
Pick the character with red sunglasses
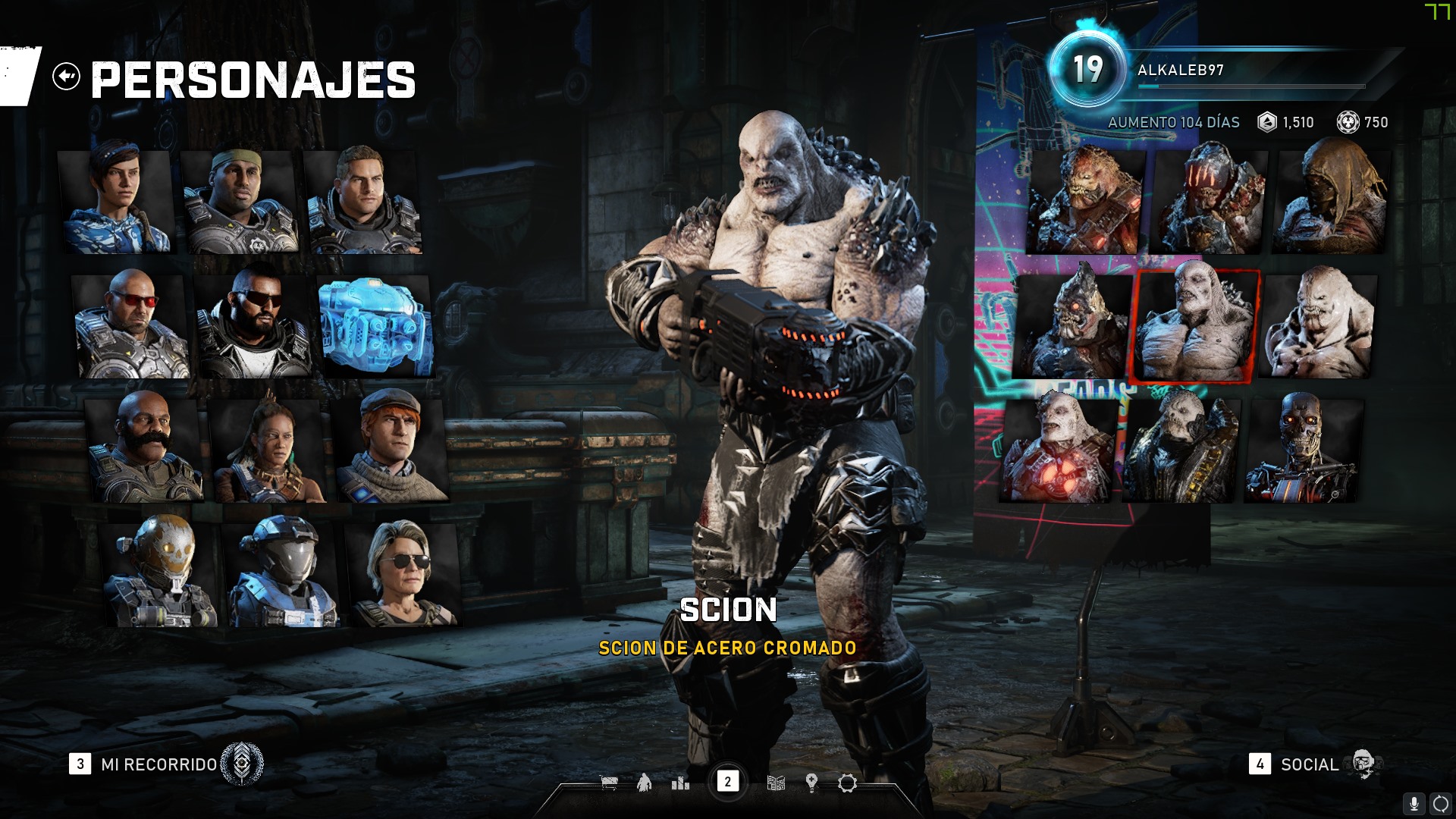coord(130,326)
